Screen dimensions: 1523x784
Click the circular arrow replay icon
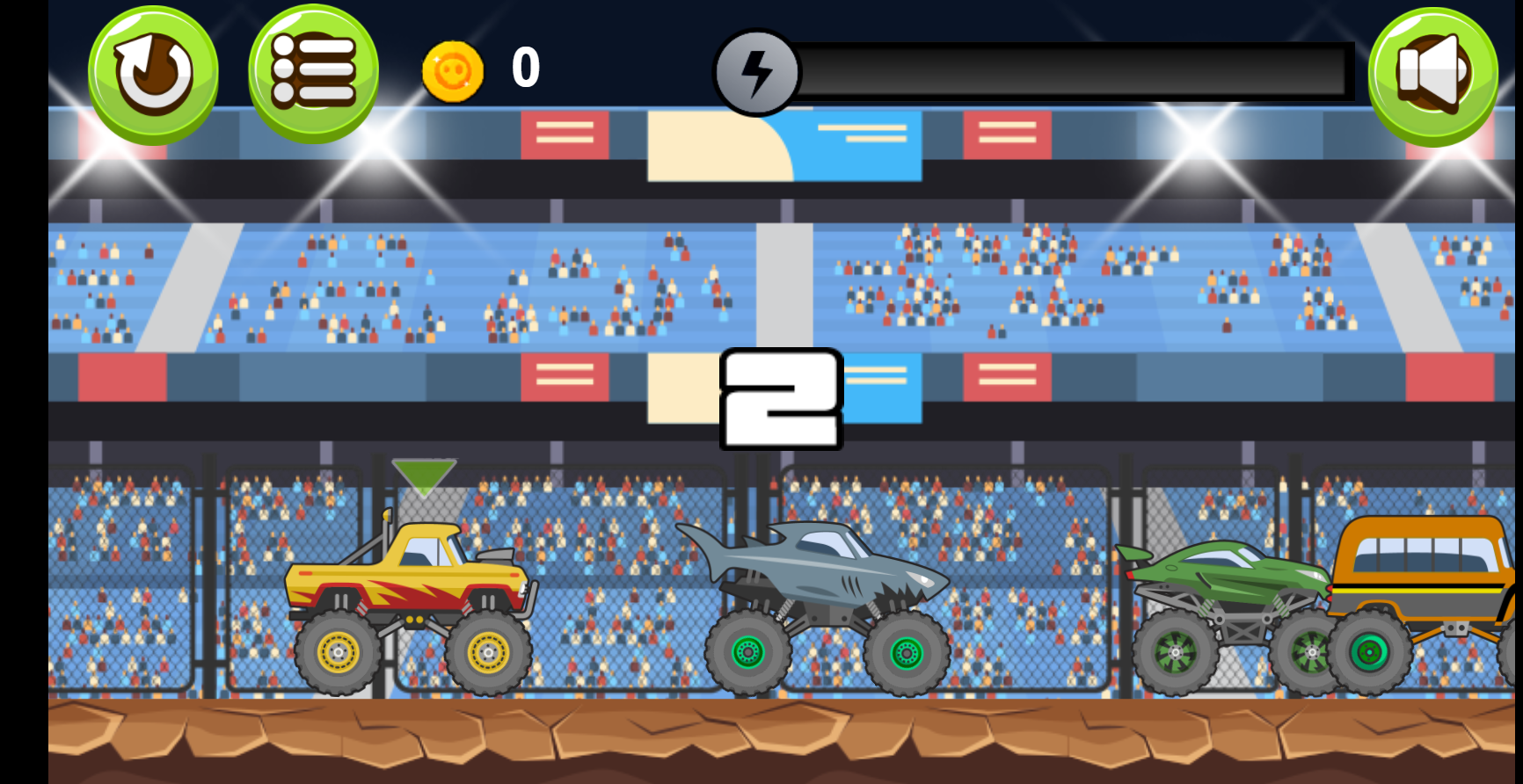click(x=154, y=73)
